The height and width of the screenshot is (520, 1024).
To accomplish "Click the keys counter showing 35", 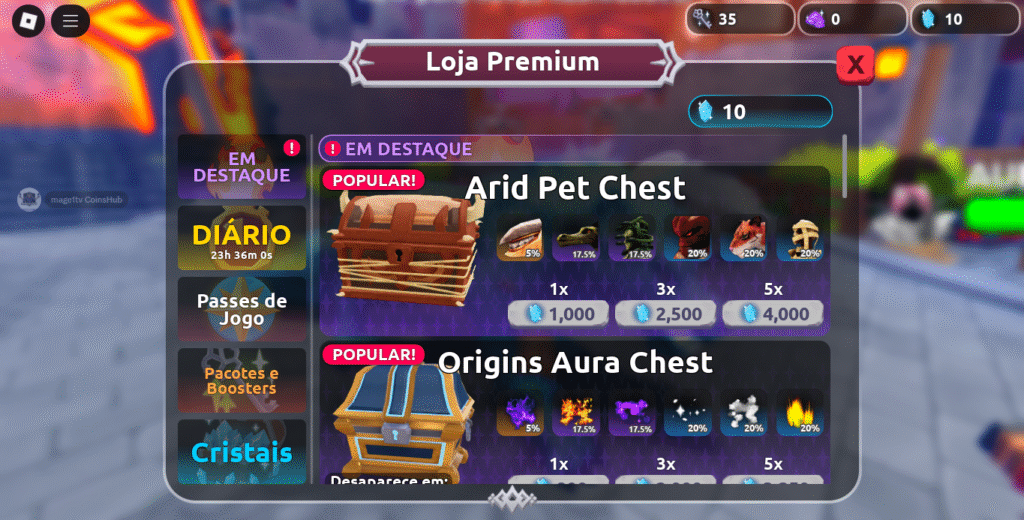I will pos(740,19).
